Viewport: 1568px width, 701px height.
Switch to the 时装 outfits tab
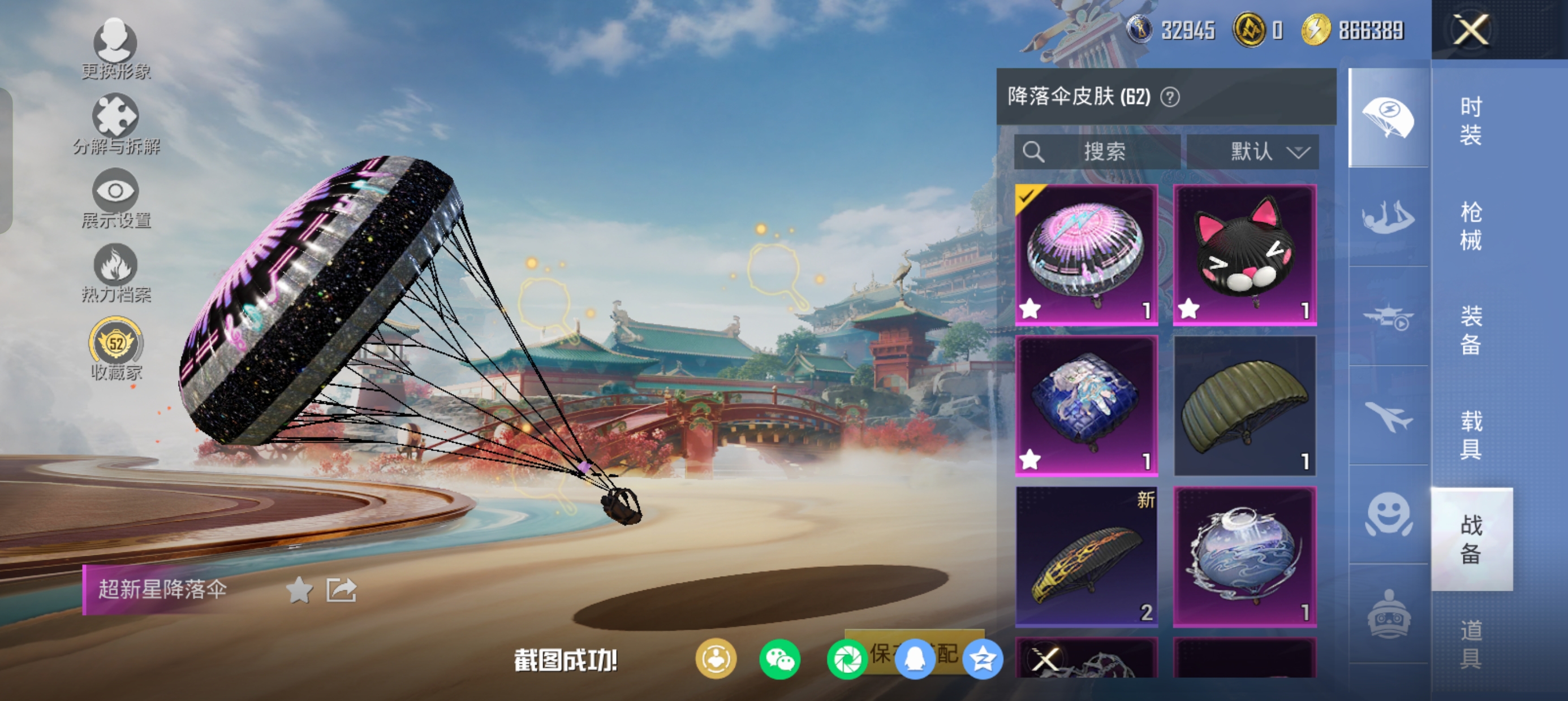(x=1471, y=120)
